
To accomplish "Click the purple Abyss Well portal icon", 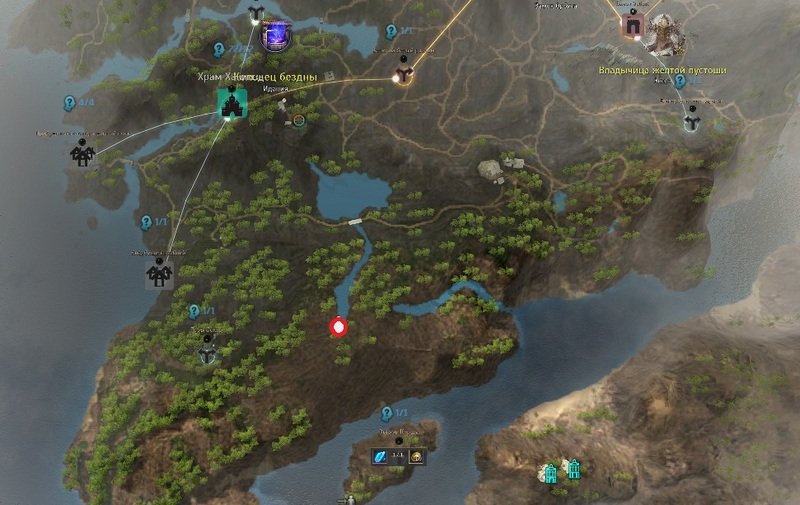I will click(274, 38).
